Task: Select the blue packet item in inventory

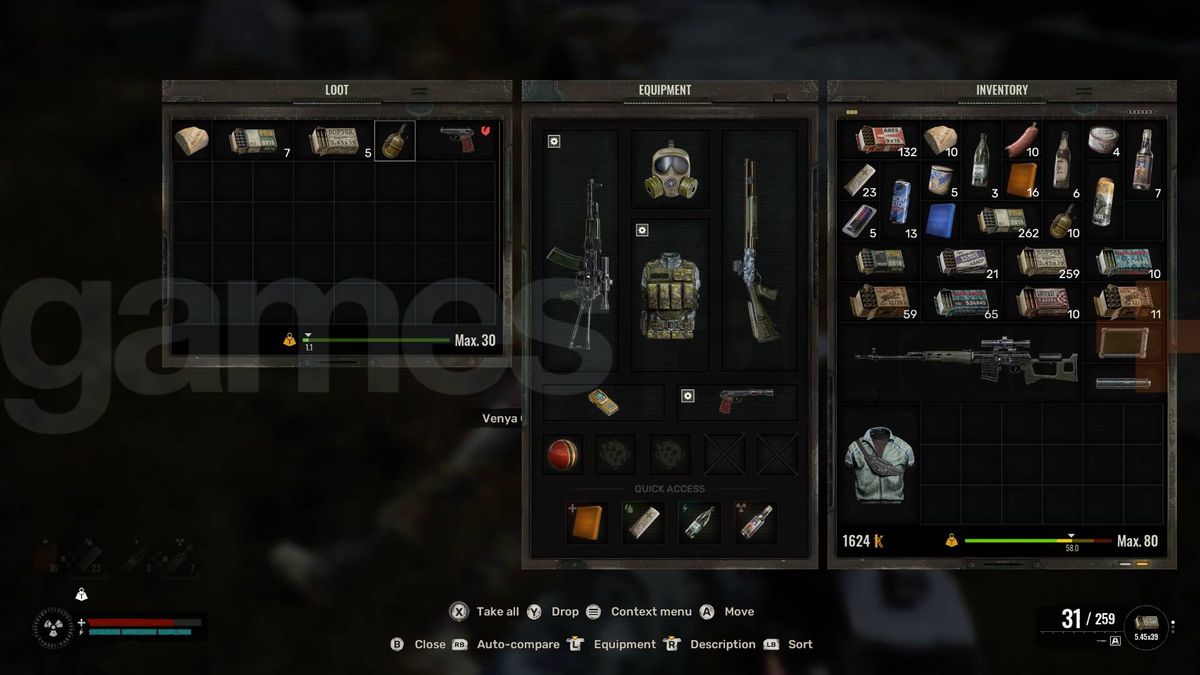Action: tap(940, 220)
